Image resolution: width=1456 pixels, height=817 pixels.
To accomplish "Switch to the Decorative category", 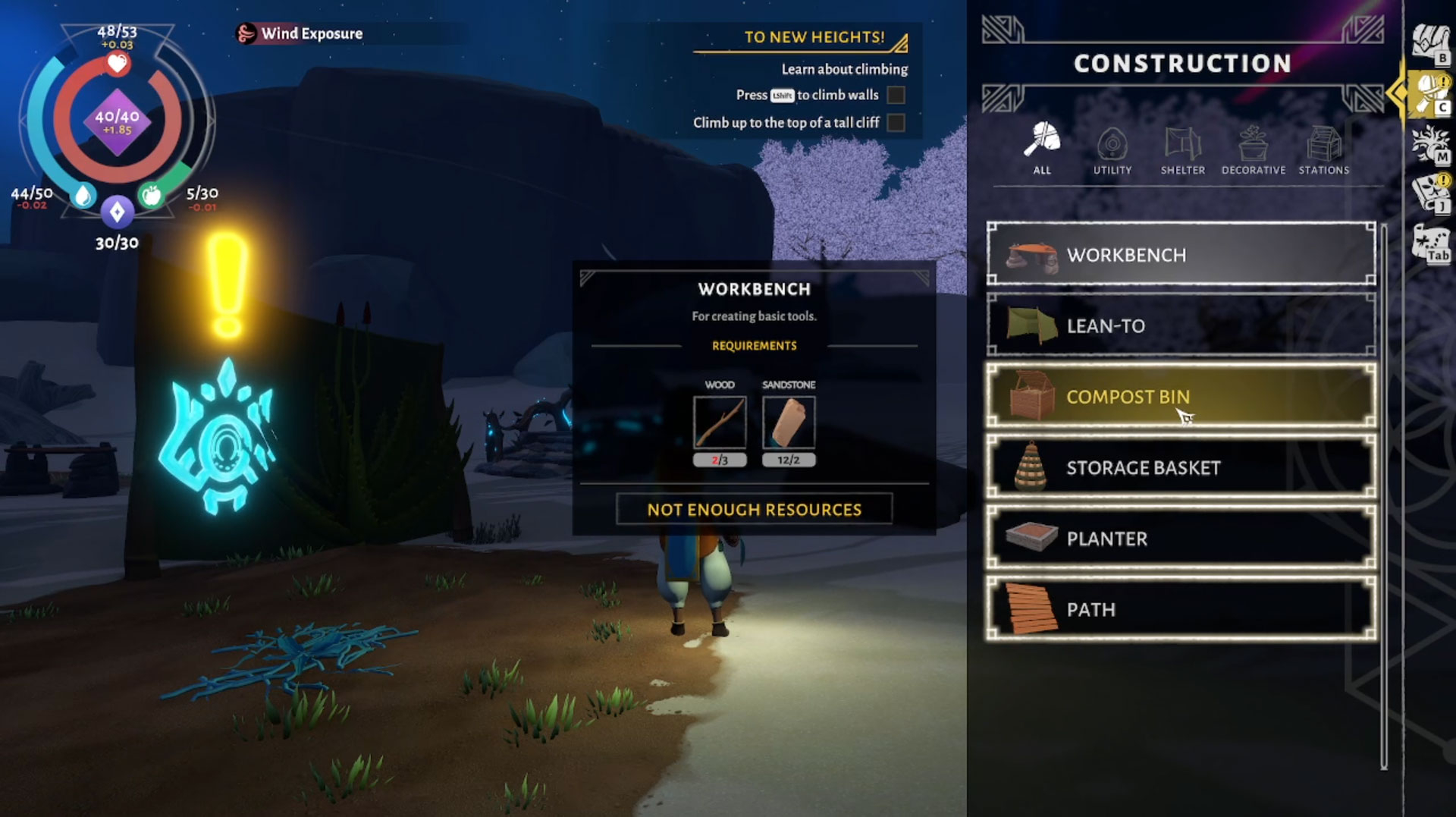I will pyautogui.click(x=1253, y=149).
